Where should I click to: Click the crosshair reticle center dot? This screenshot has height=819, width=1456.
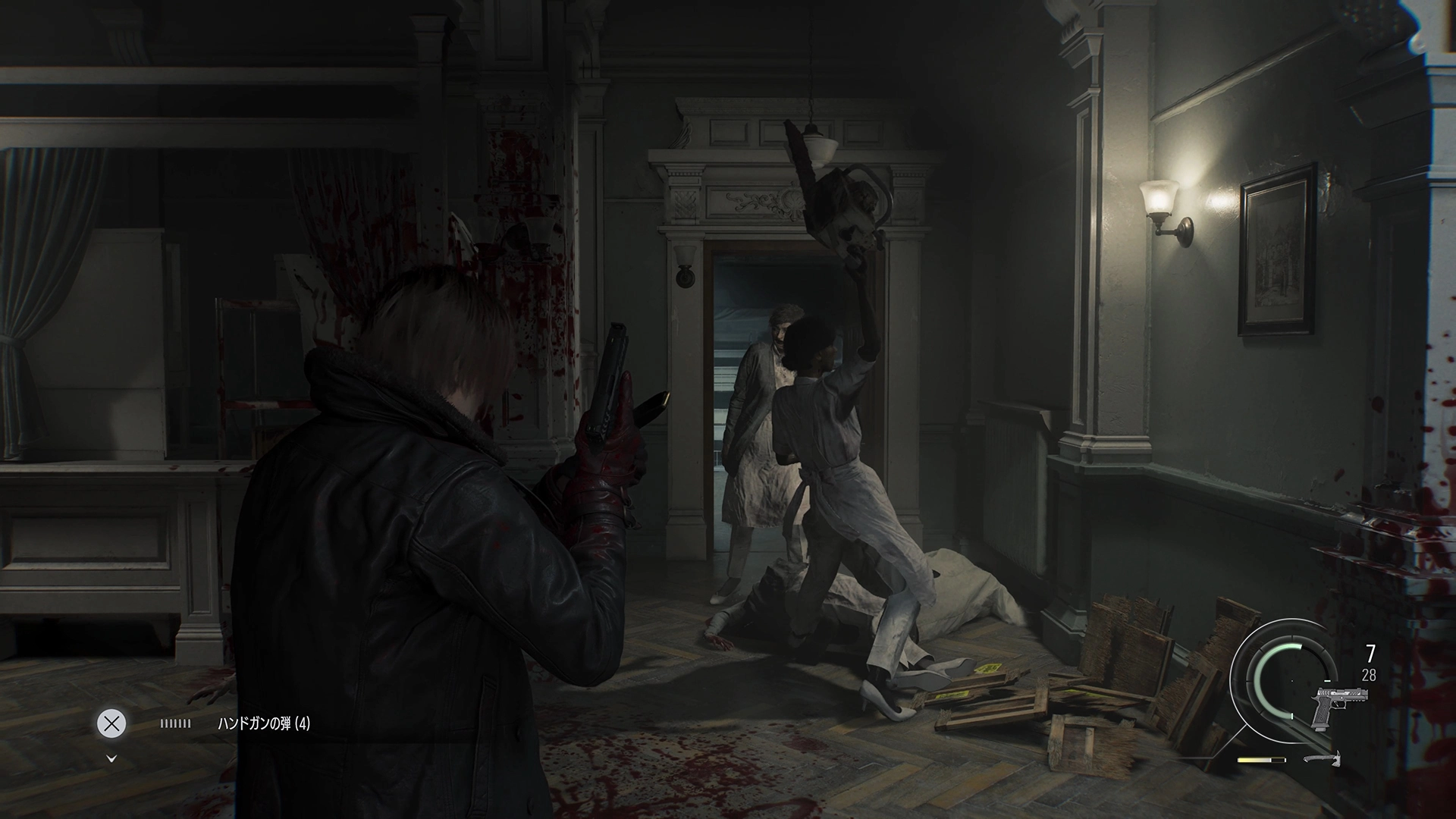pos(1292,681)
